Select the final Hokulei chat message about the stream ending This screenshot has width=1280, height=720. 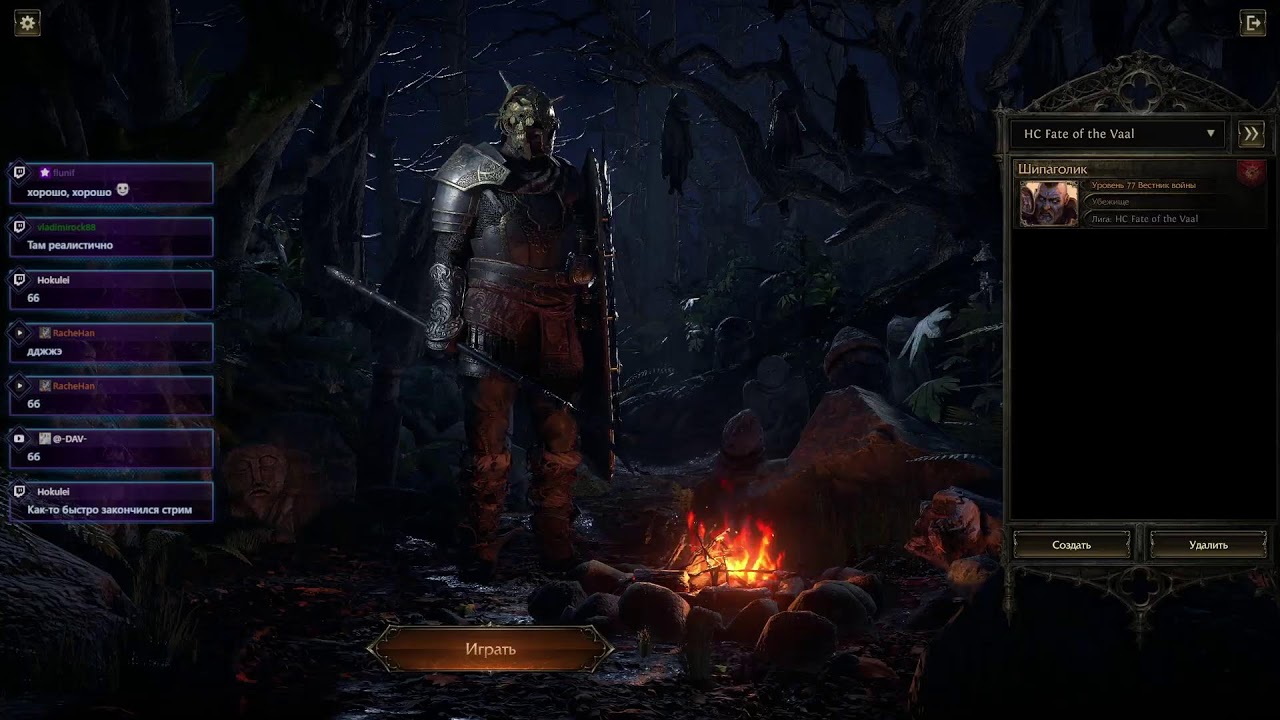point(111,501)
